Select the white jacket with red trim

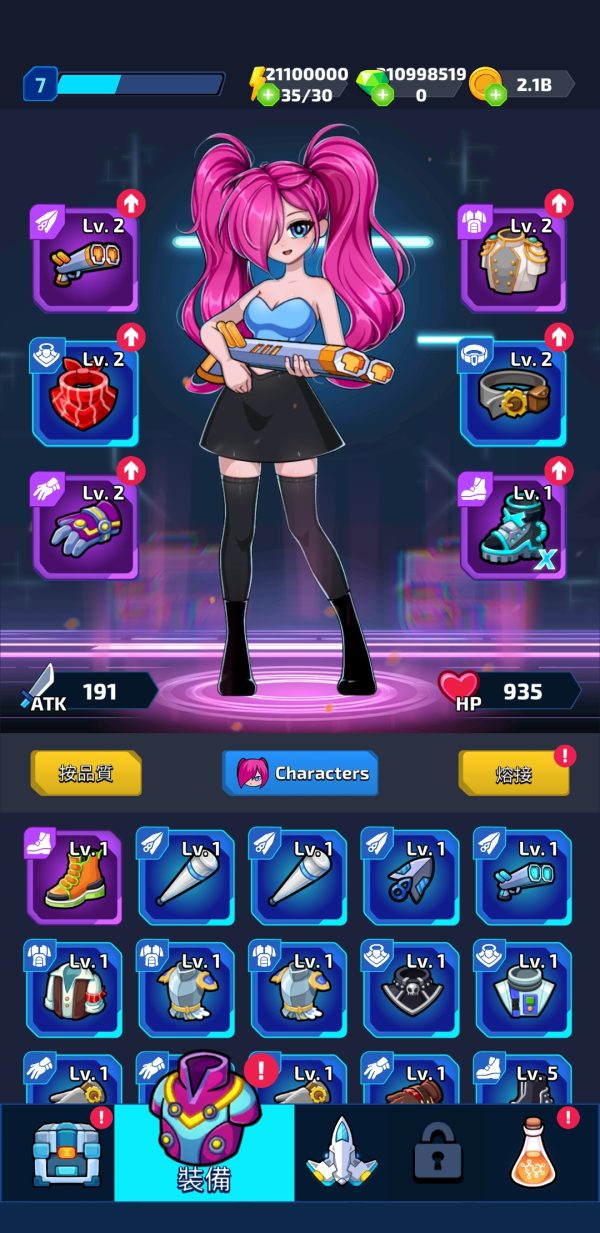tap(73, 989)
